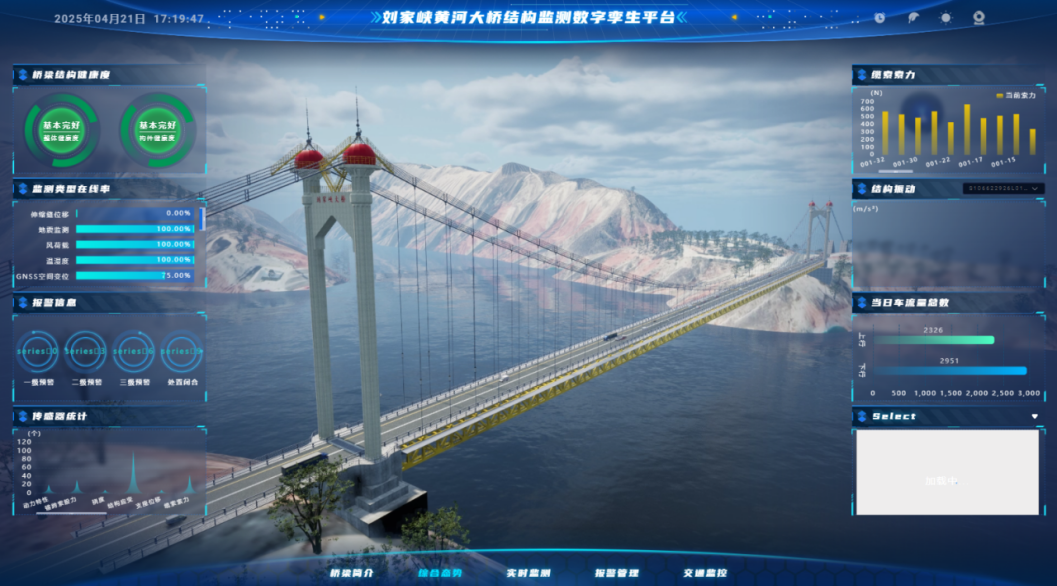Viewport: 1057px width, 586px height.
Task: Select the 一级预警 alarm ring
Action: [x=37, y=352]
